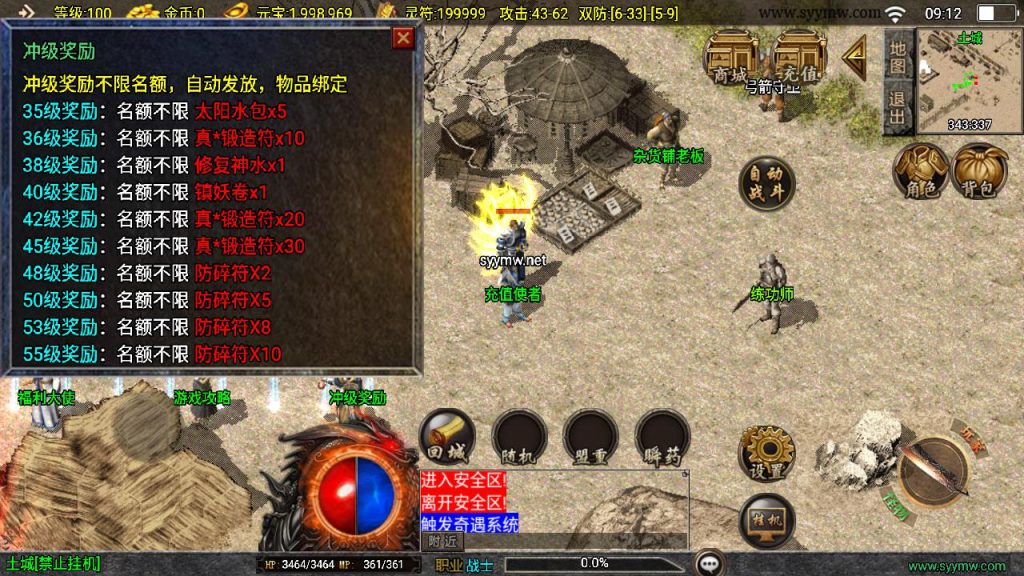Open the 角色 character sheet

921,170
